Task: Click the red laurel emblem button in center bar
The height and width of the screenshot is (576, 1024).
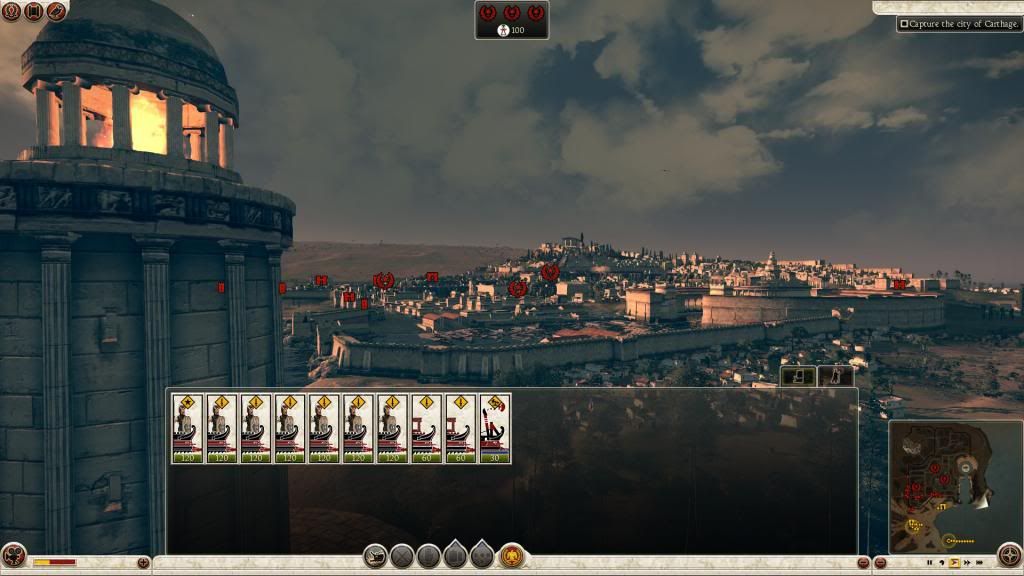Action: pos(513,557)
